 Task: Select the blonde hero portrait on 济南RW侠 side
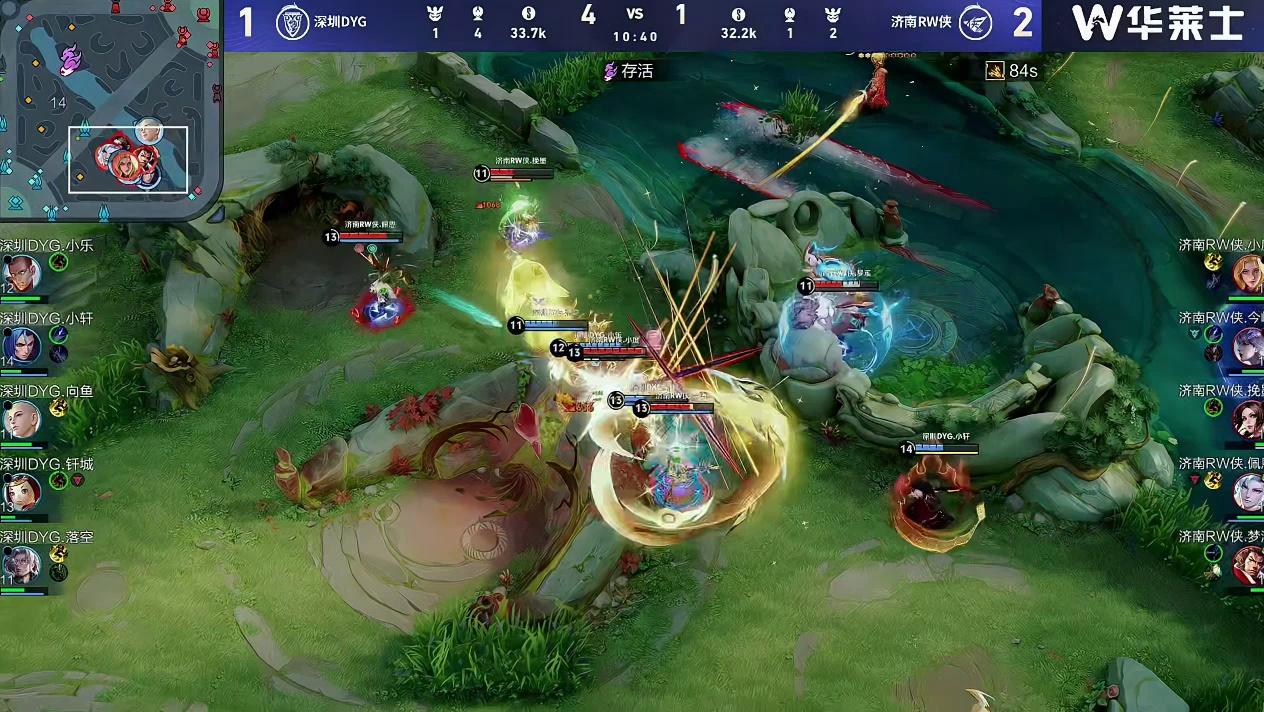(1247, 273)
